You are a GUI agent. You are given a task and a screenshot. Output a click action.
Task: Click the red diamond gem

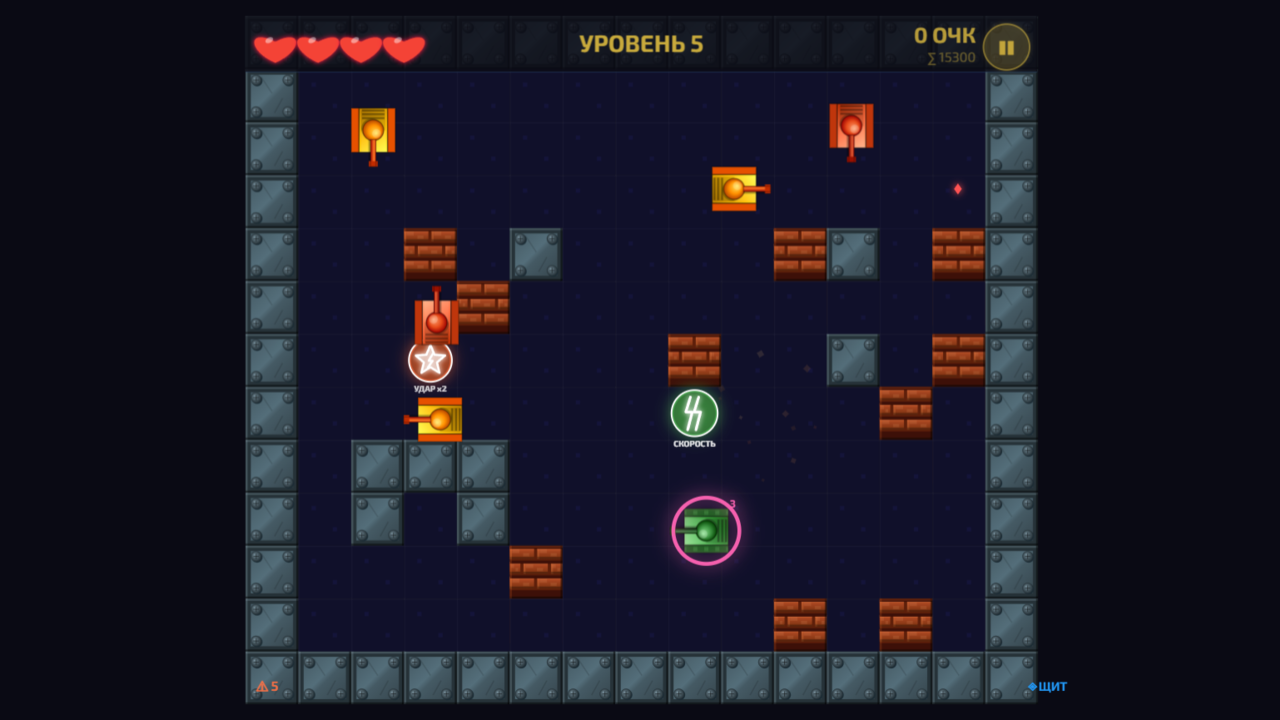point(957,186)
